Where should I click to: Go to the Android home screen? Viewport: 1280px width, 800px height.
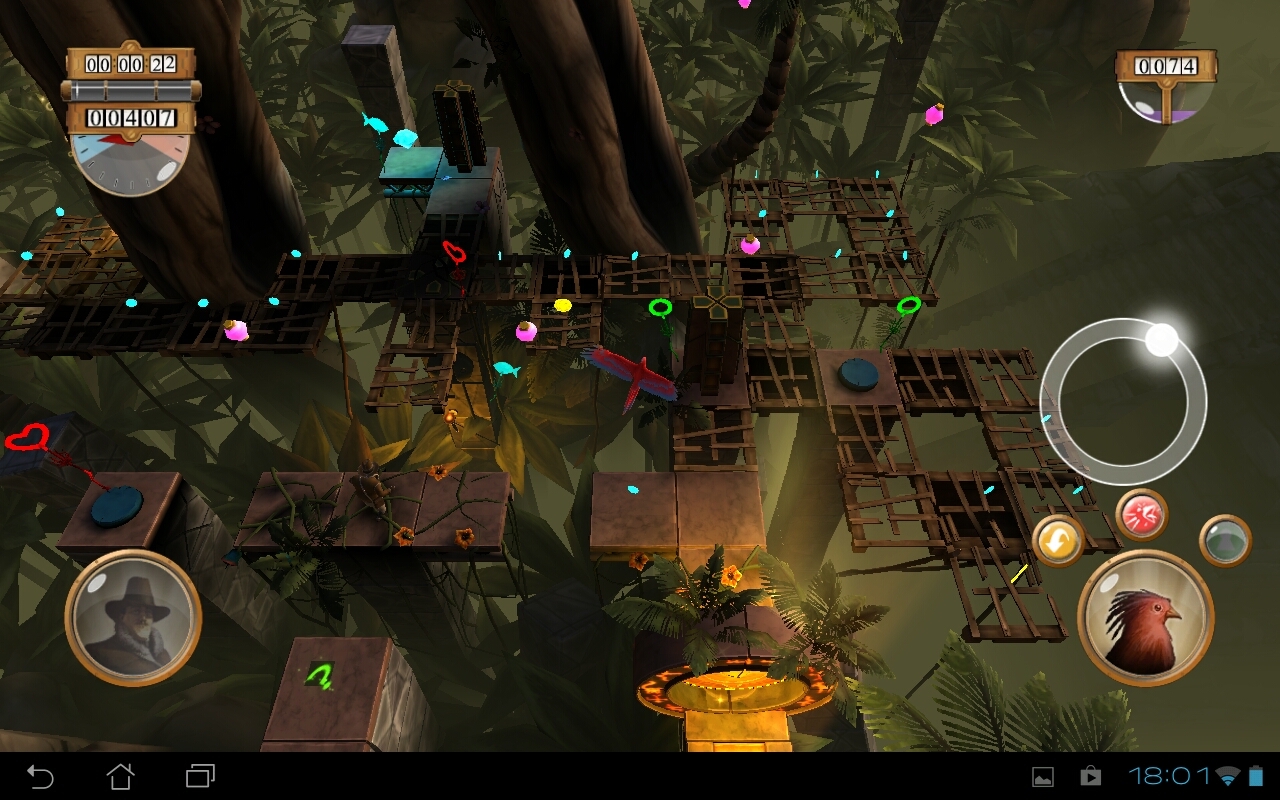(x=120, y=776)
